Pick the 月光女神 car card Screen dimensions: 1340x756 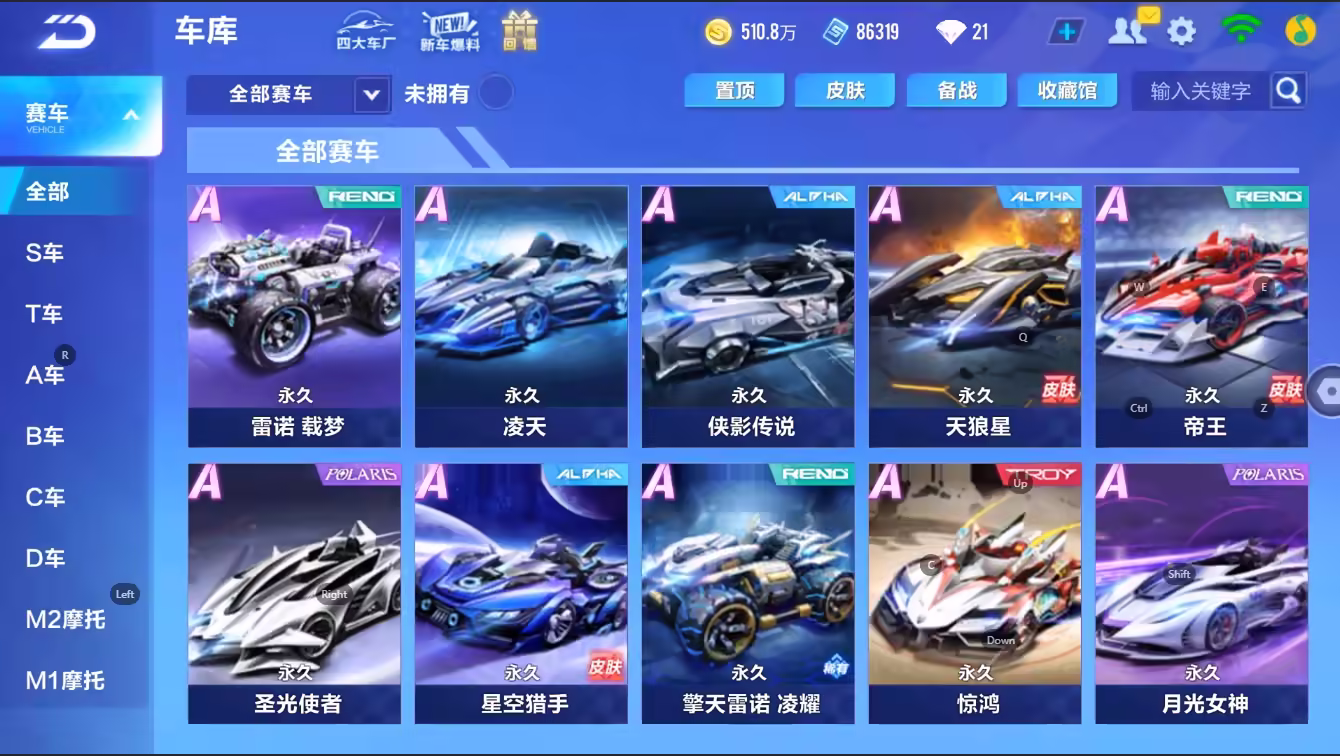(x=1202, y=593)
